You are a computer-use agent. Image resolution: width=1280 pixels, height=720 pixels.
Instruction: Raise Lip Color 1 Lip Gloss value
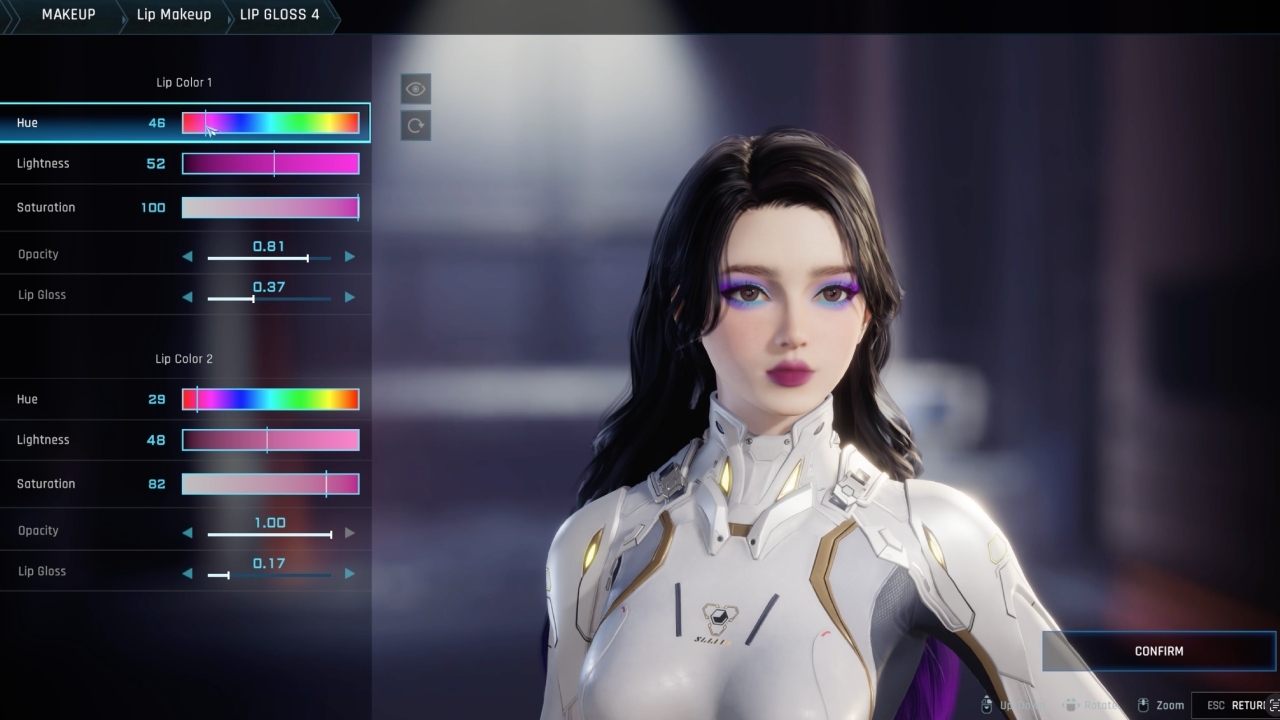tap(350, 297)
